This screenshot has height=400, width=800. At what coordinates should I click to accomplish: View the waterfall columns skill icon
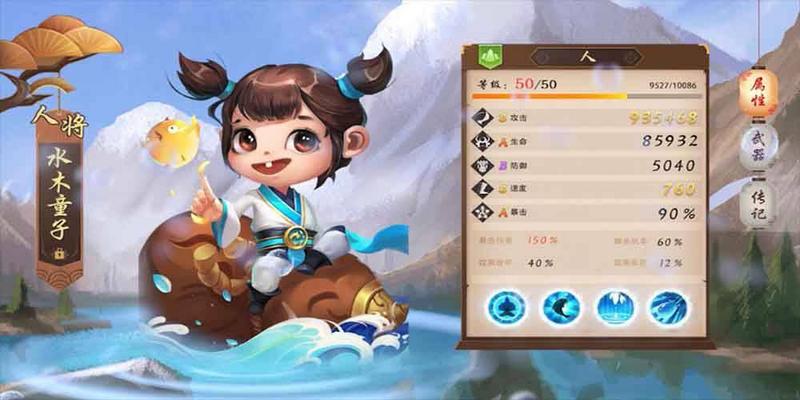pos(614,306)
